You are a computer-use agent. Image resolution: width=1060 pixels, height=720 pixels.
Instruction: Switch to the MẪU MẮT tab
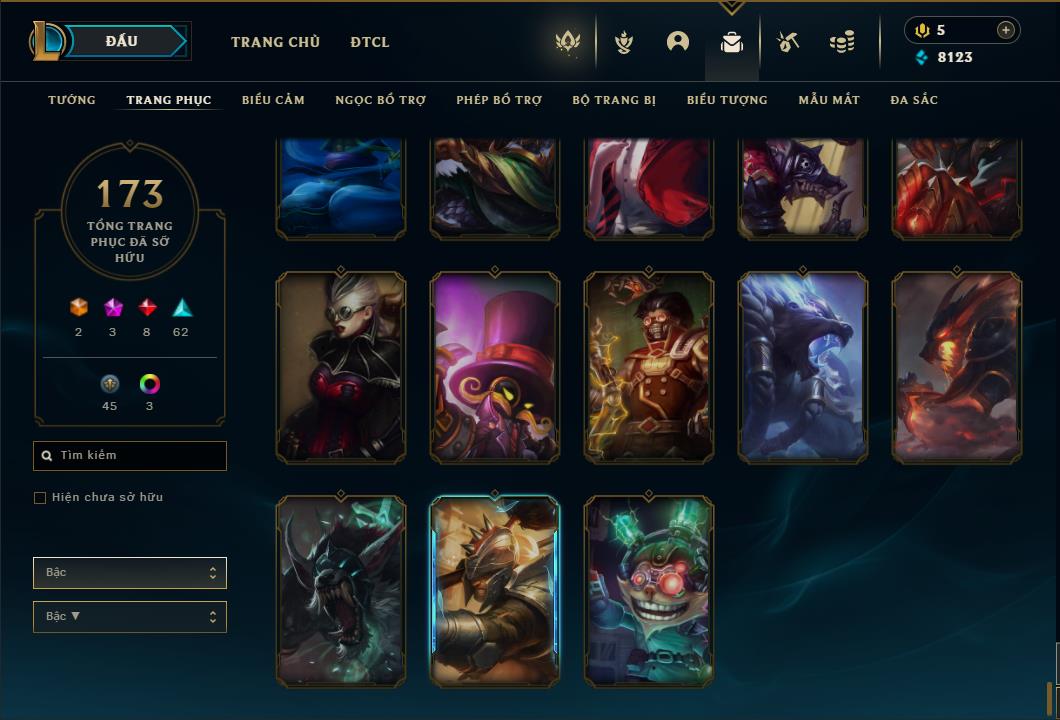click(829, 100)
